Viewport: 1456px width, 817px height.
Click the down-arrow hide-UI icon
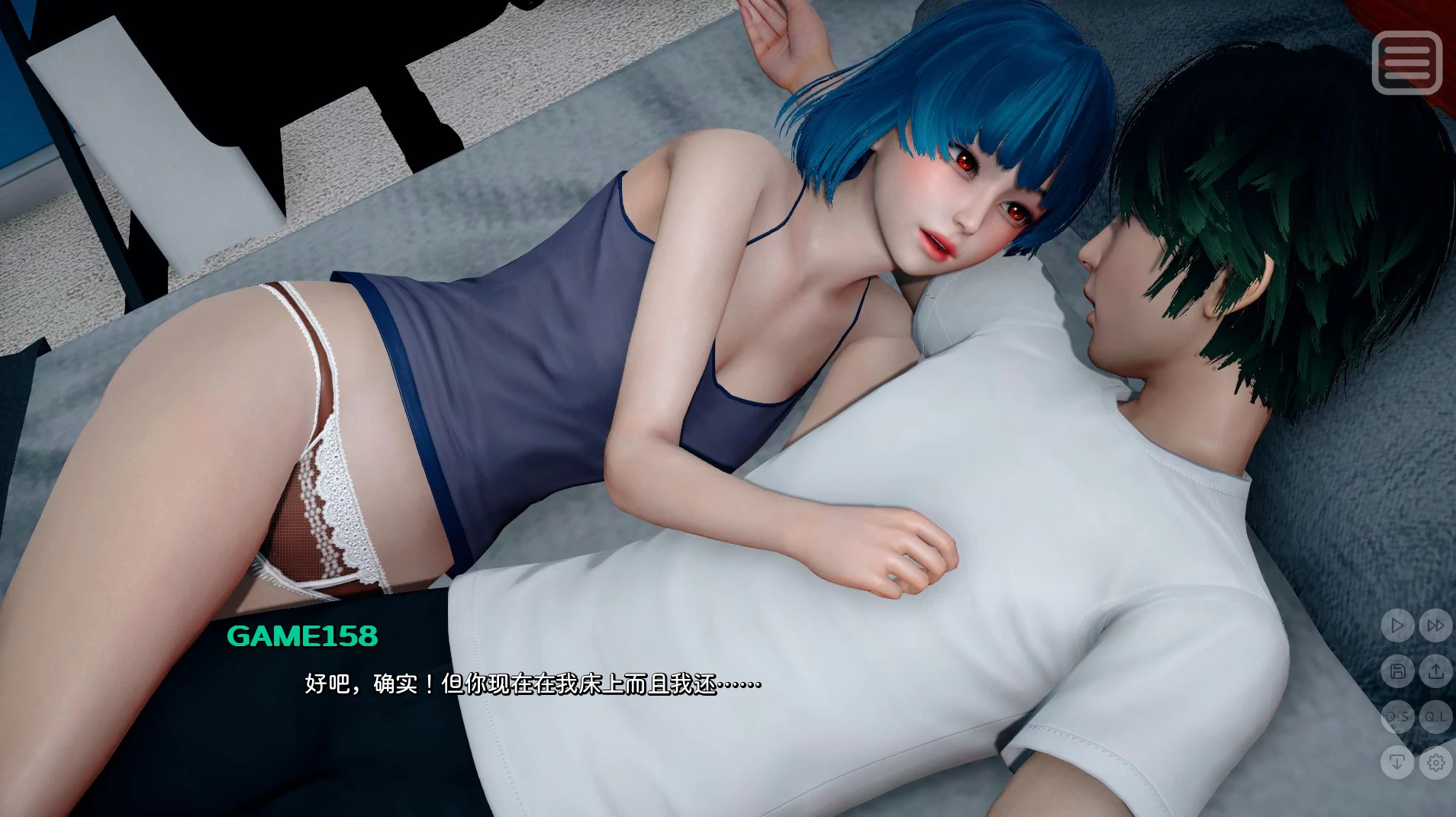(x=1398, y=762)
